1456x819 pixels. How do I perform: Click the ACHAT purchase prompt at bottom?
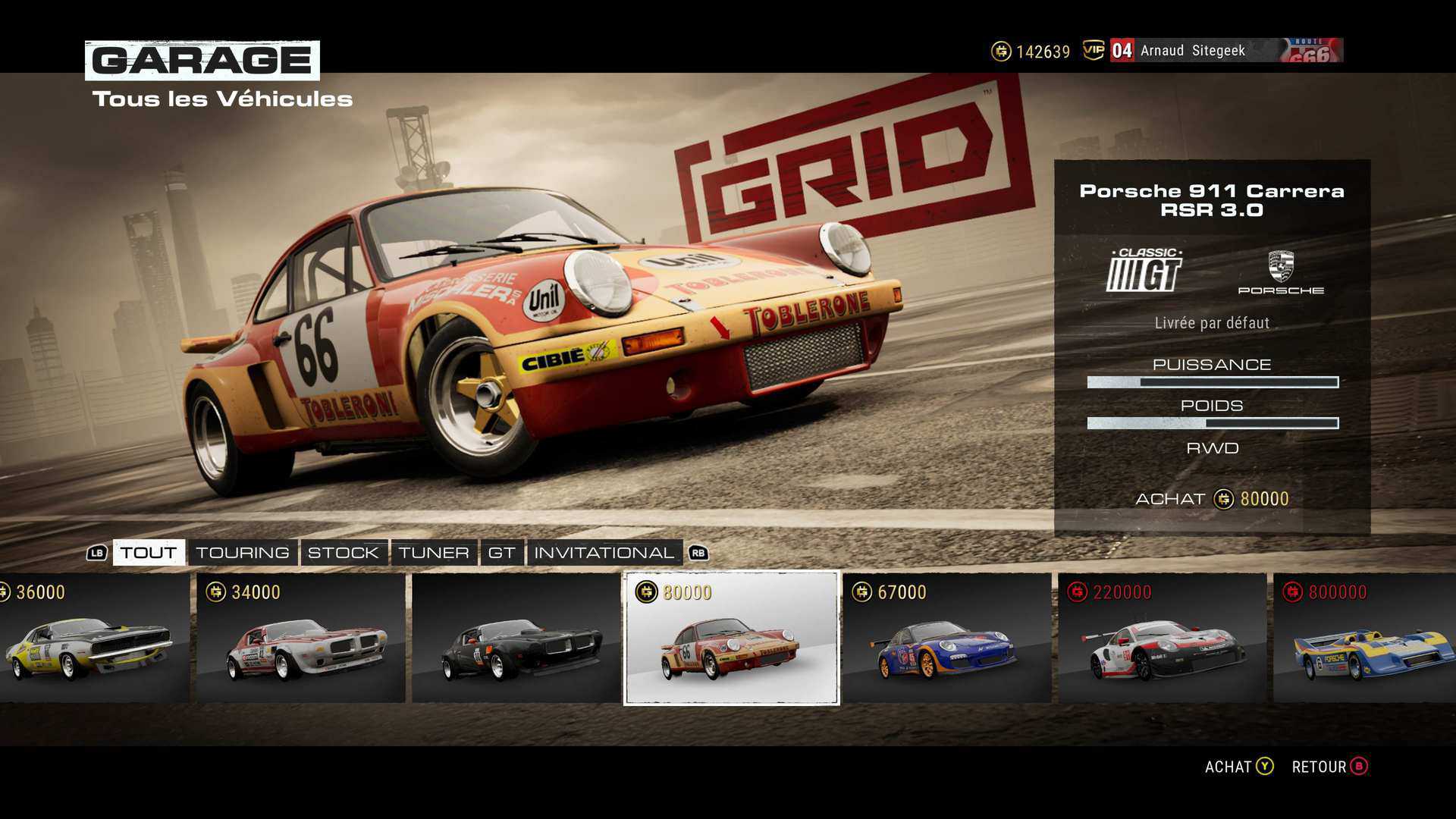click(1238, 767)
